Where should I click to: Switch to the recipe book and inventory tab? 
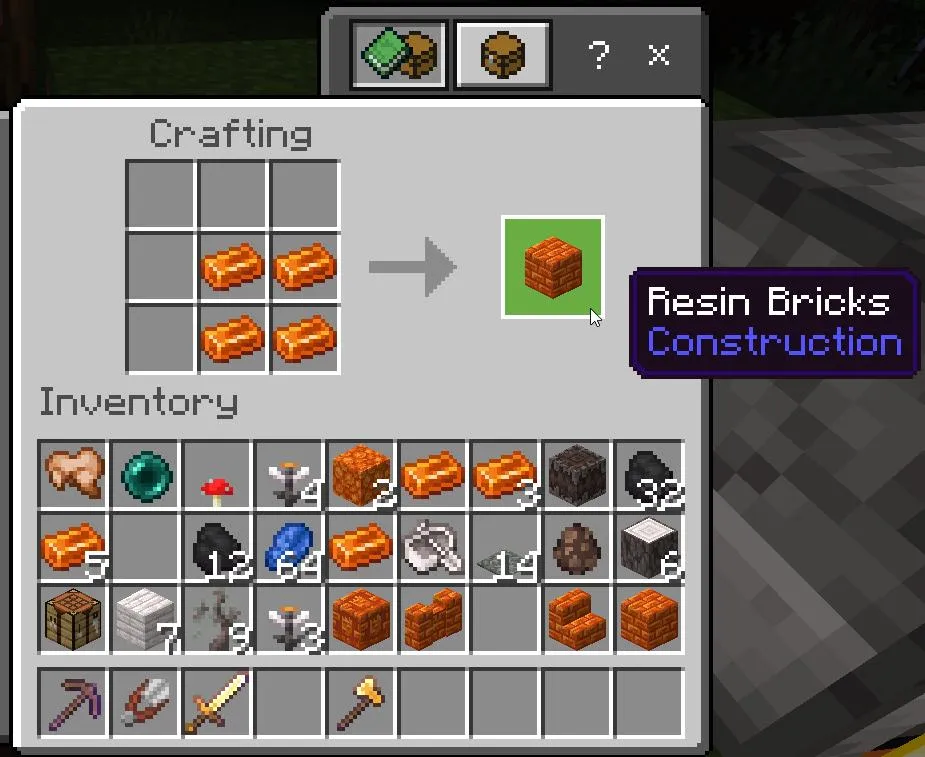point(400,53)
